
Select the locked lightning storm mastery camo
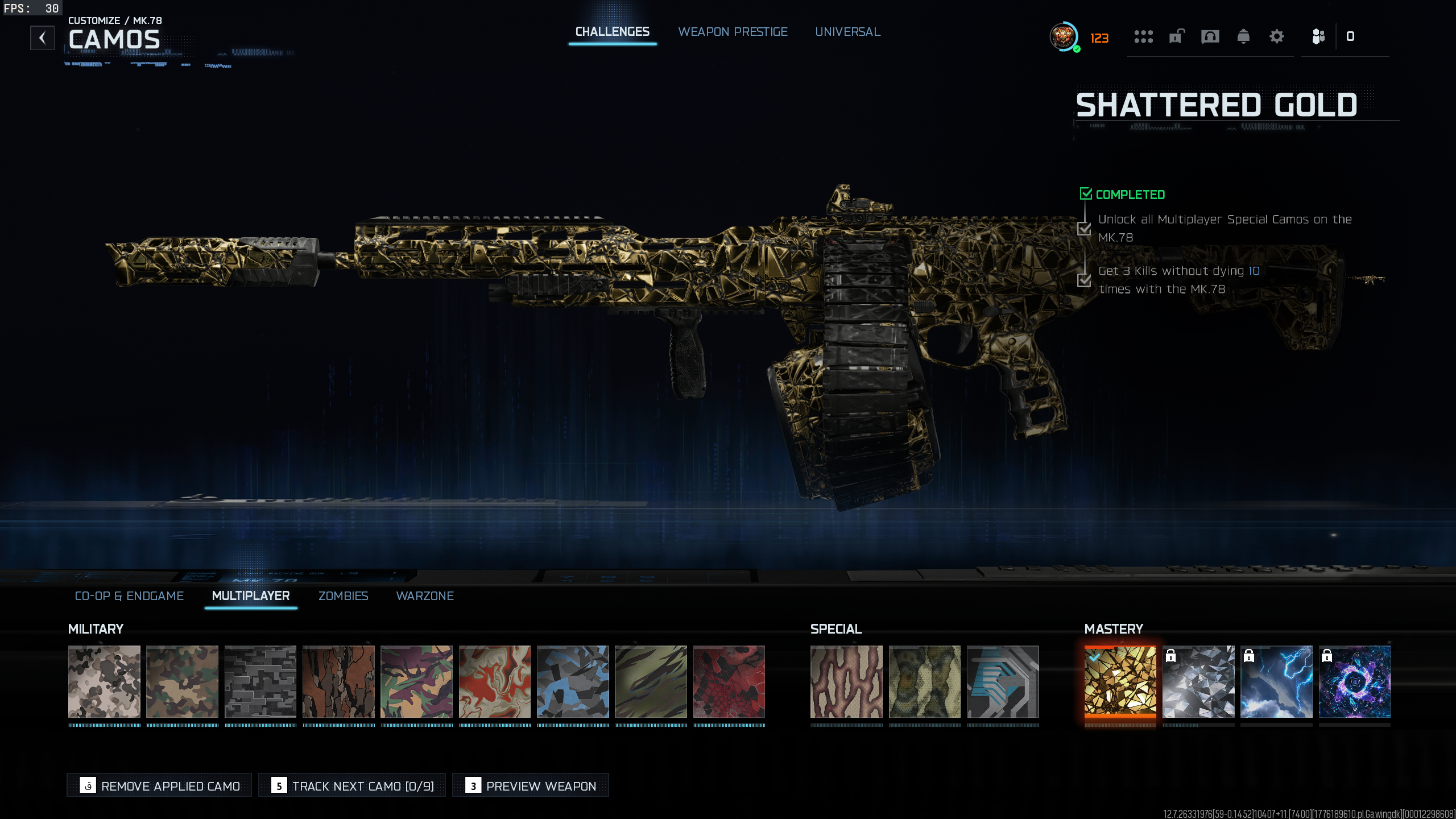point(1276,681)
